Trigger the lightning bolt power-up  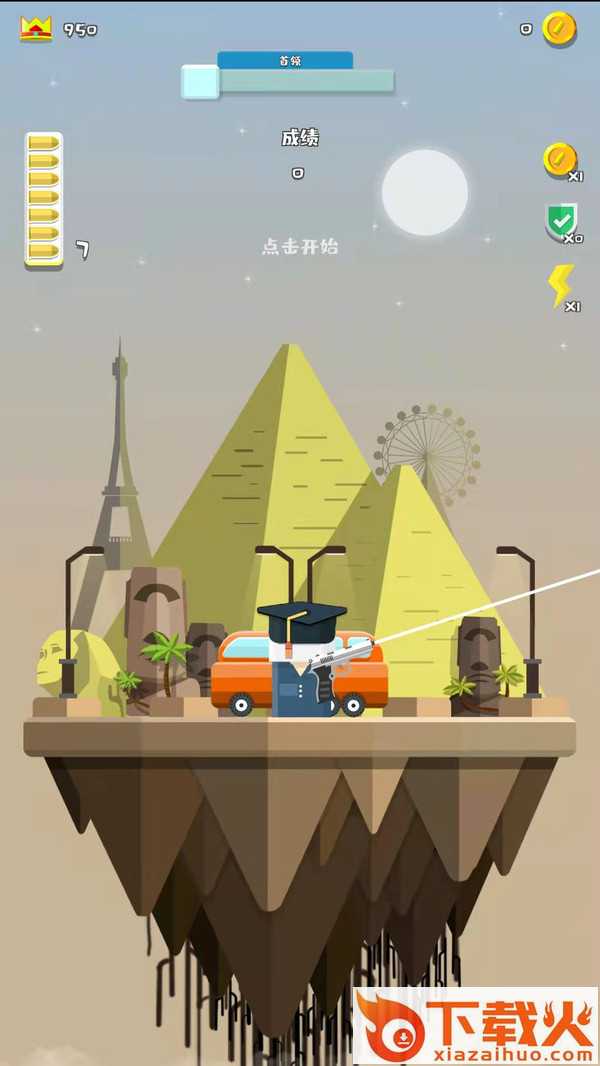561,286
